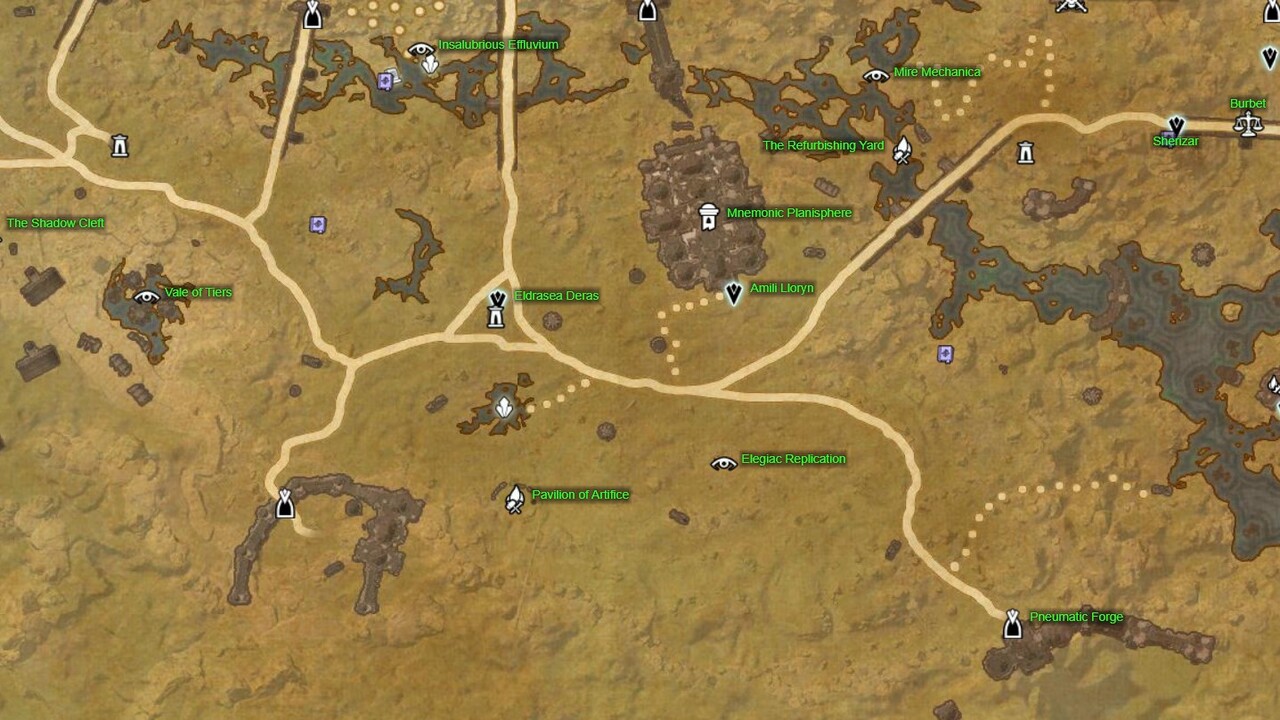The image size is (1280, 720).
Task: Click the white obelisk icon near the northeast road
Action: (x=1024, y=153)
